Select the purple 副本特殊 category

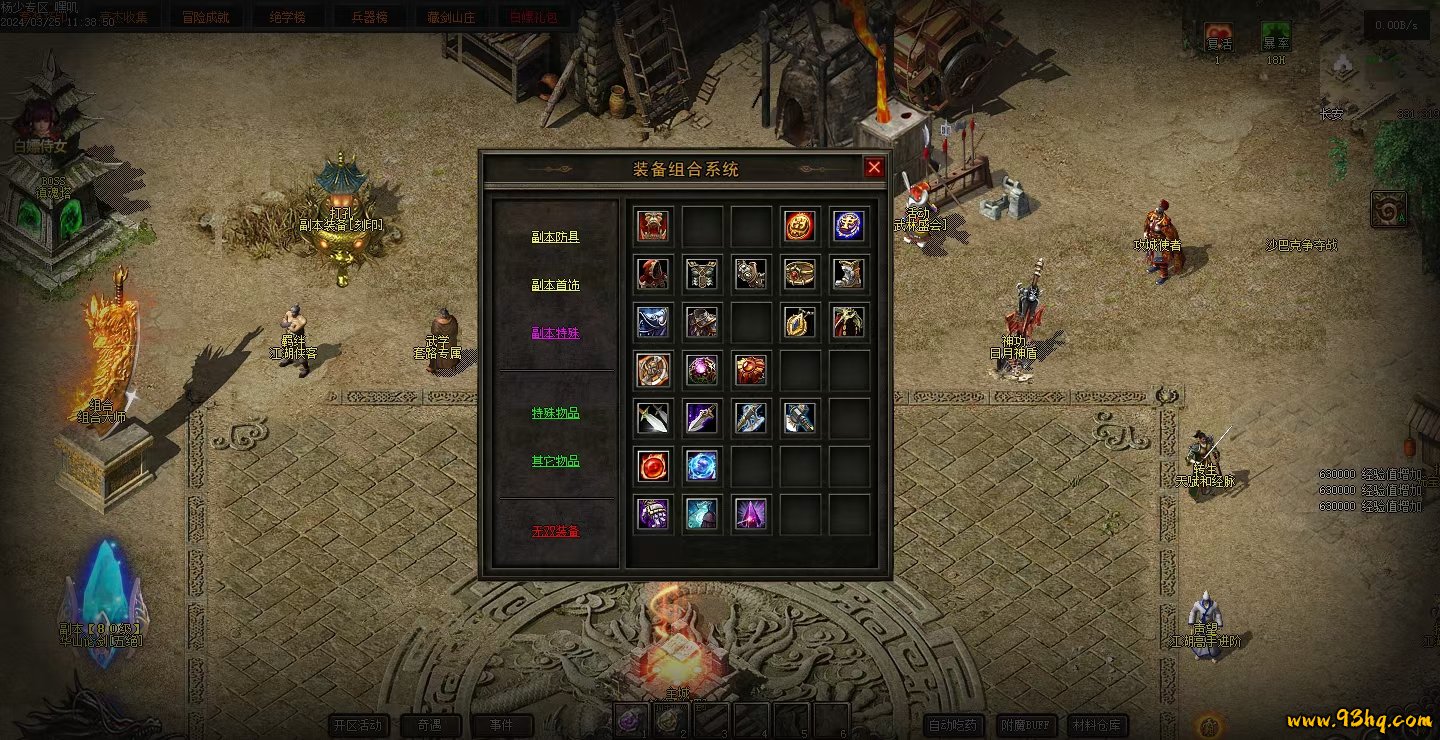[x=555, y=333]
